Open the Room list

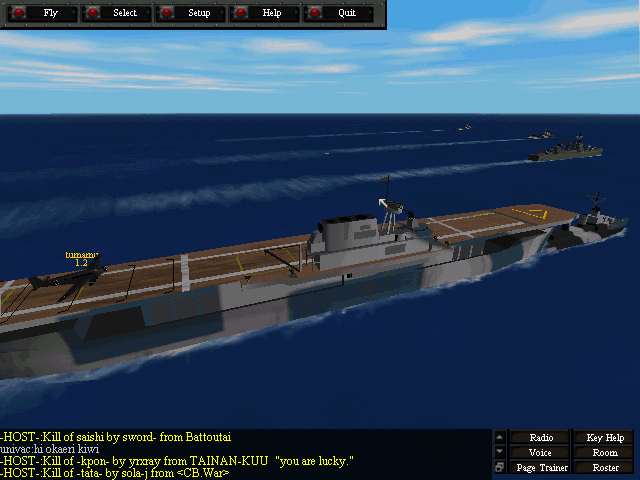[605, 453]
